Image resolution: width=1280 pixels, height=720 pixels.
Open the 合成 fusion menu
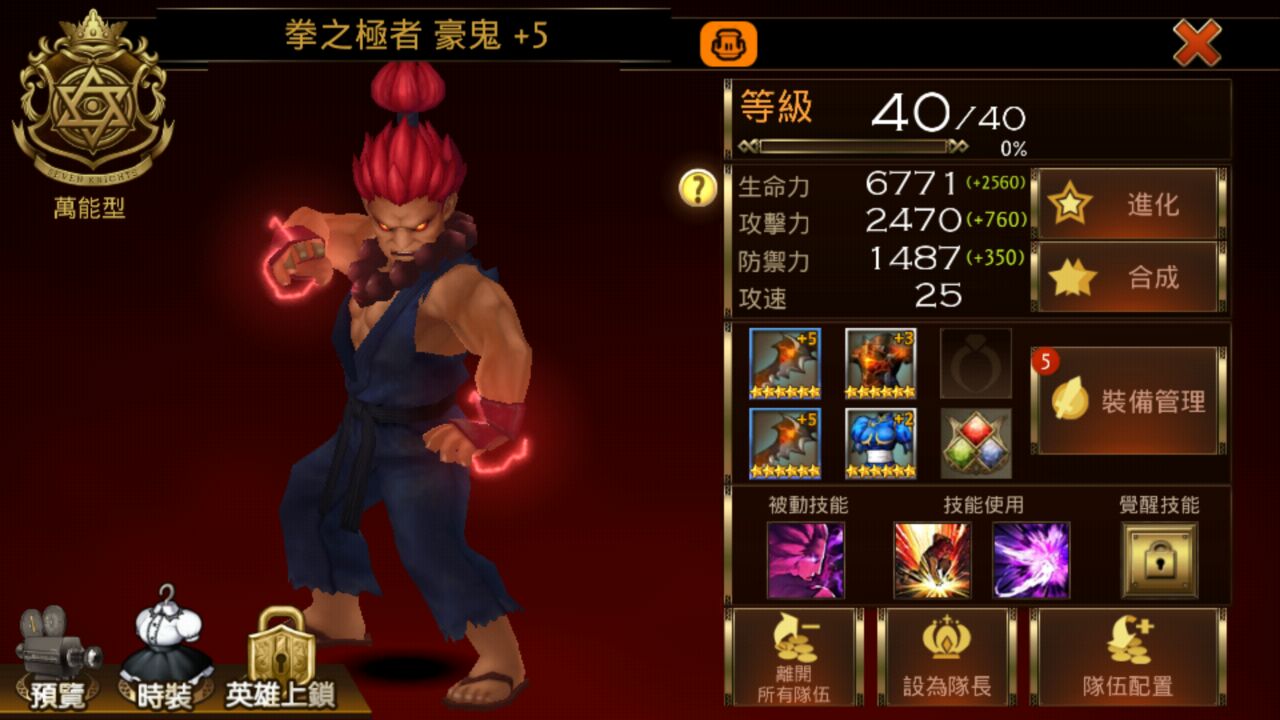pos(1126,277)
